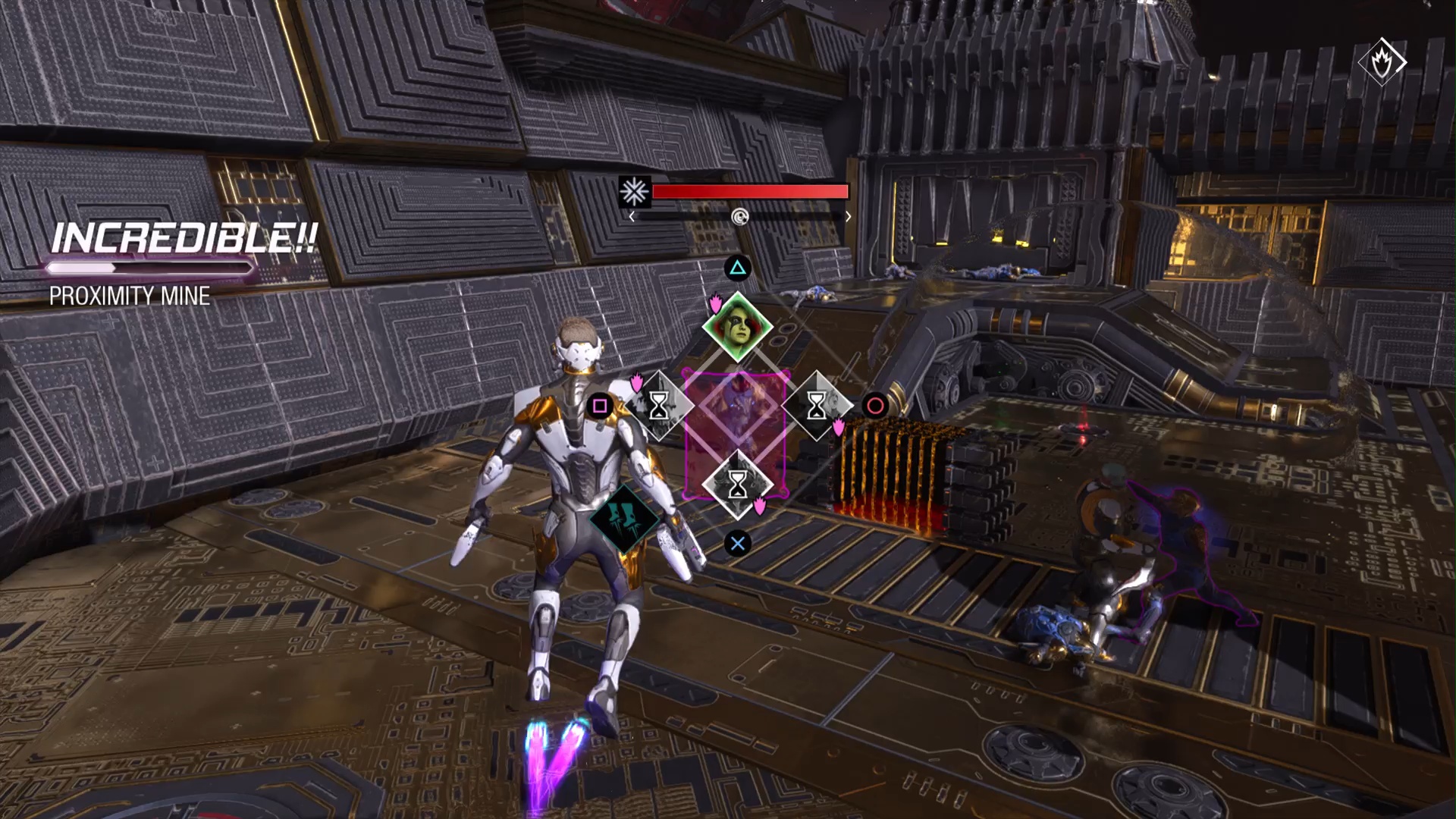Choose the hourglass slot beside the square glyph

[658, 406]
